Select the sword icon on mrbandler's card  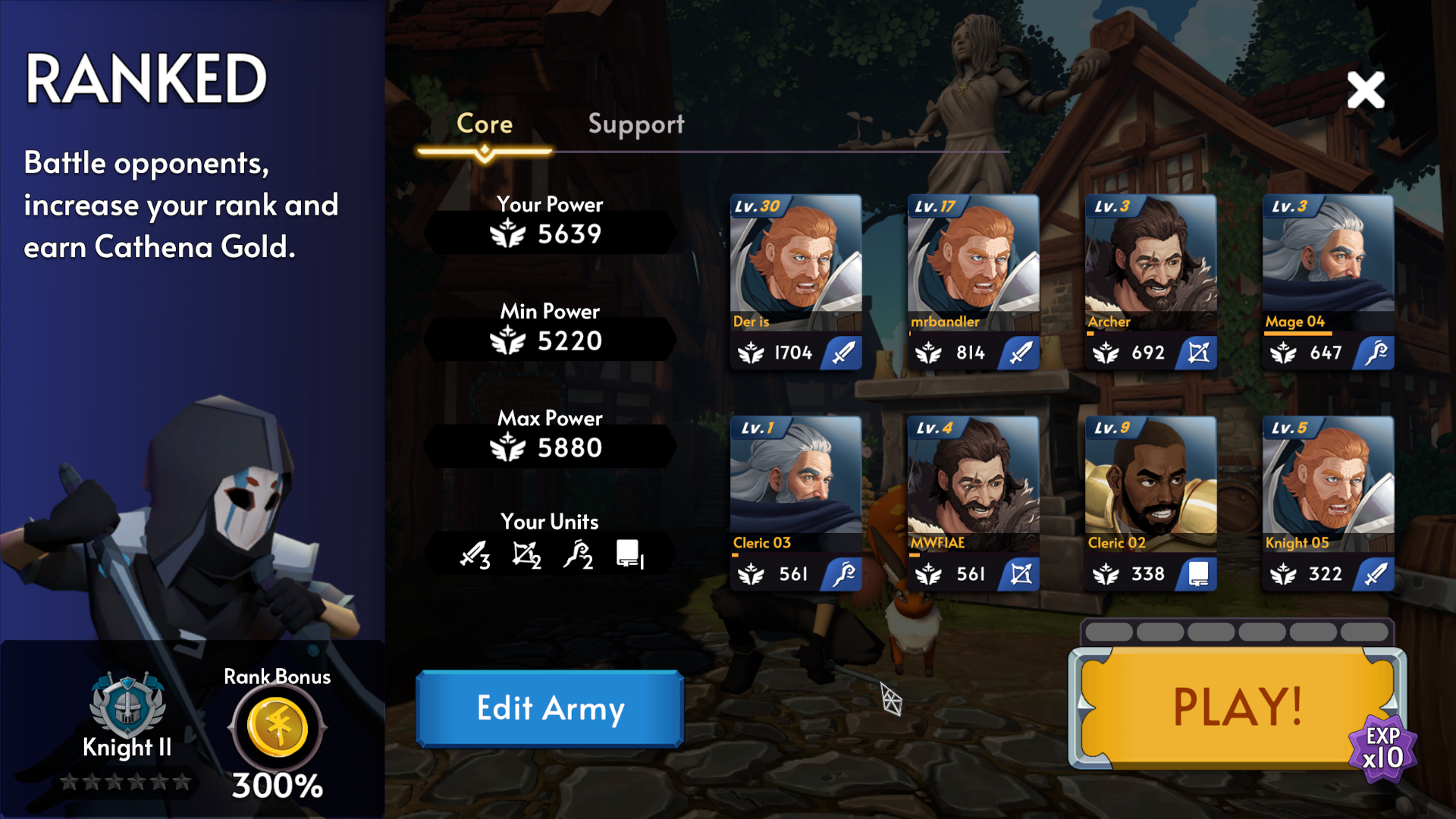point(1020,352)
